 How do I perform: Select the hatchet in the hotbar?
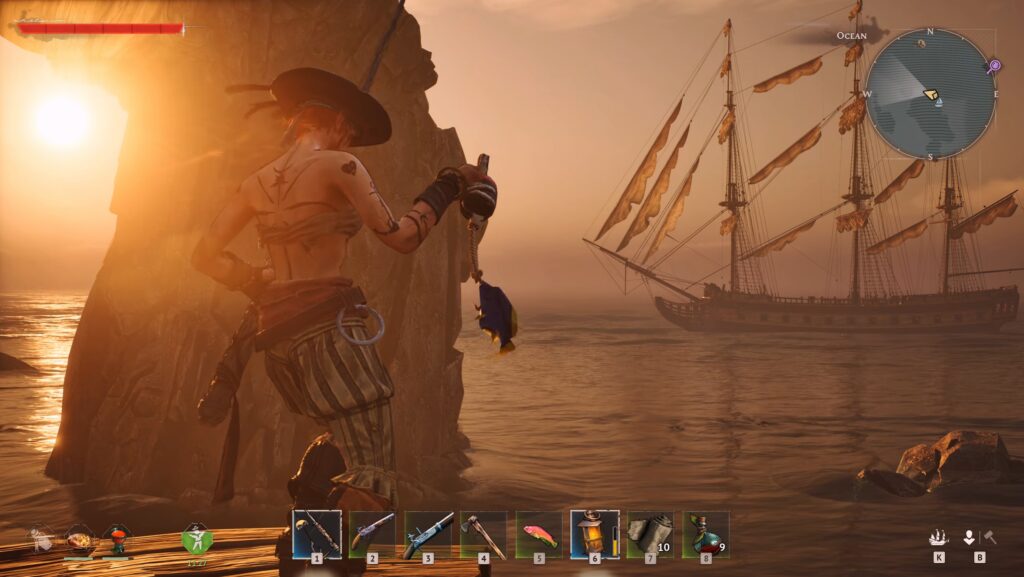point(483,534)
